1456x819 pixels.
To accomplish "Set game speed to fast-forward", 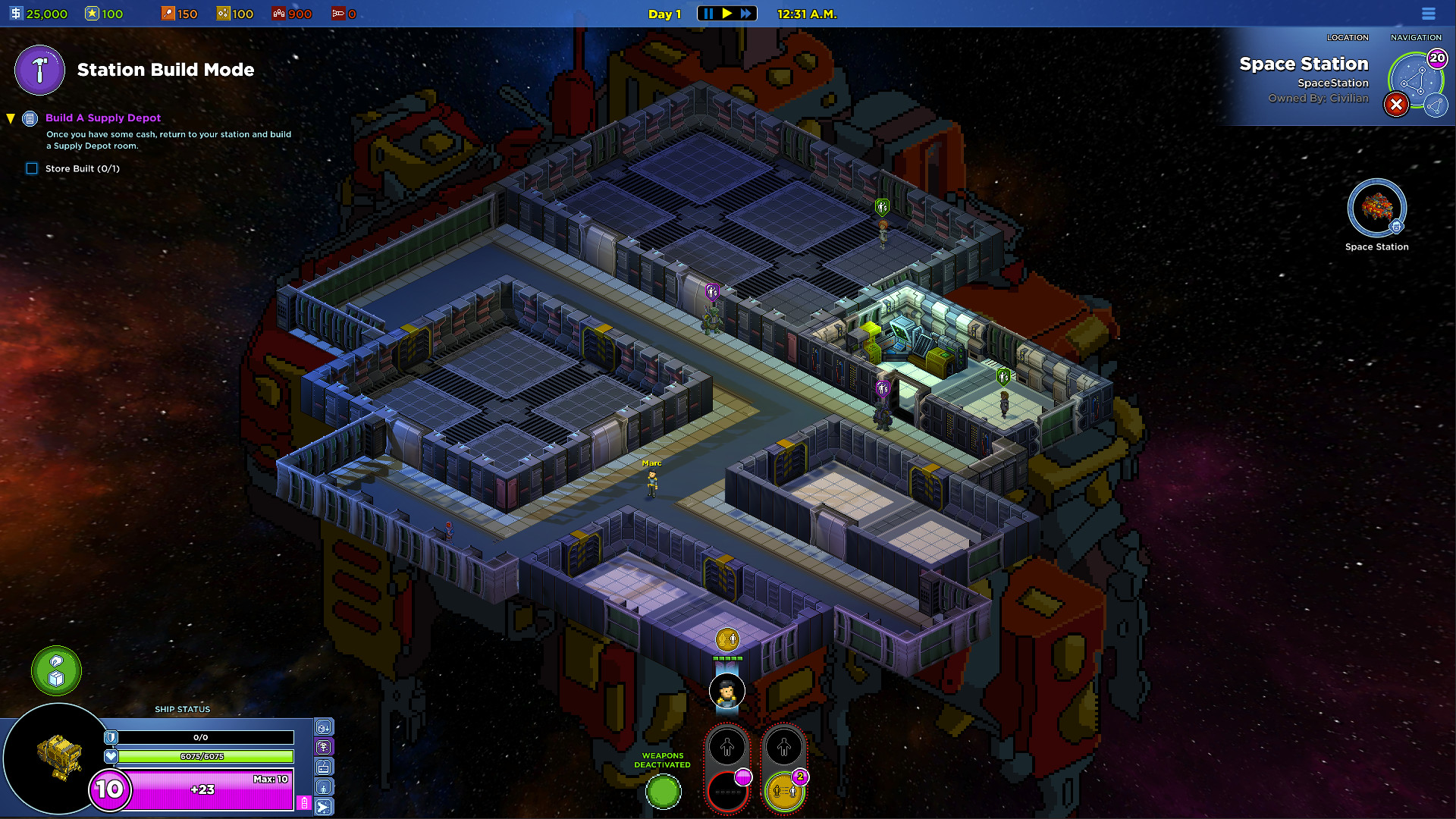I will tap(746, 14).
